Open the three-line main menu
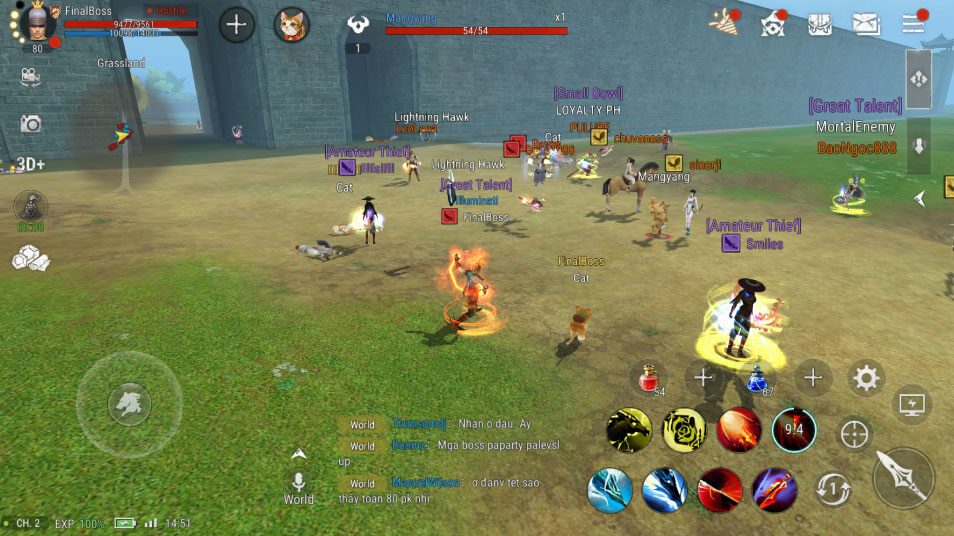This screenshot has height=536, width=954. coord(913,24)
